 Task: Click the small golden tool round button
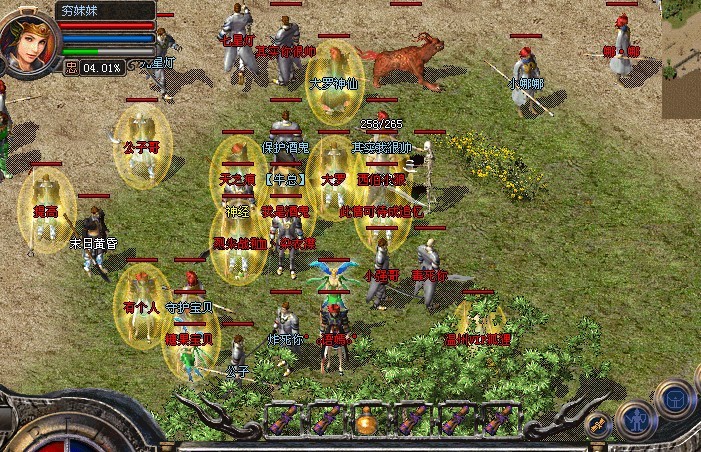(x=598, y=426)
